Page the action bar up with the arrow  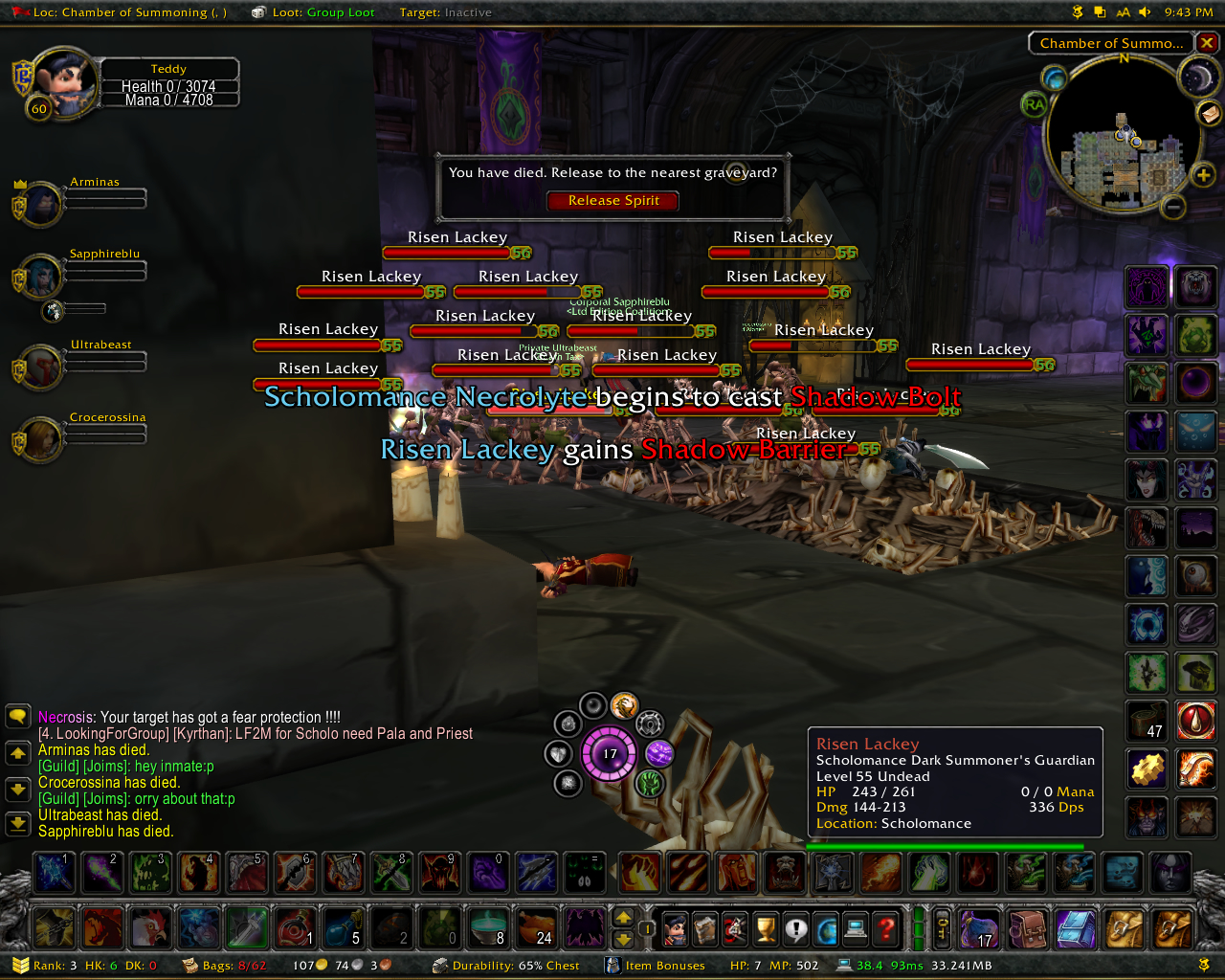(x=623, y=917)
